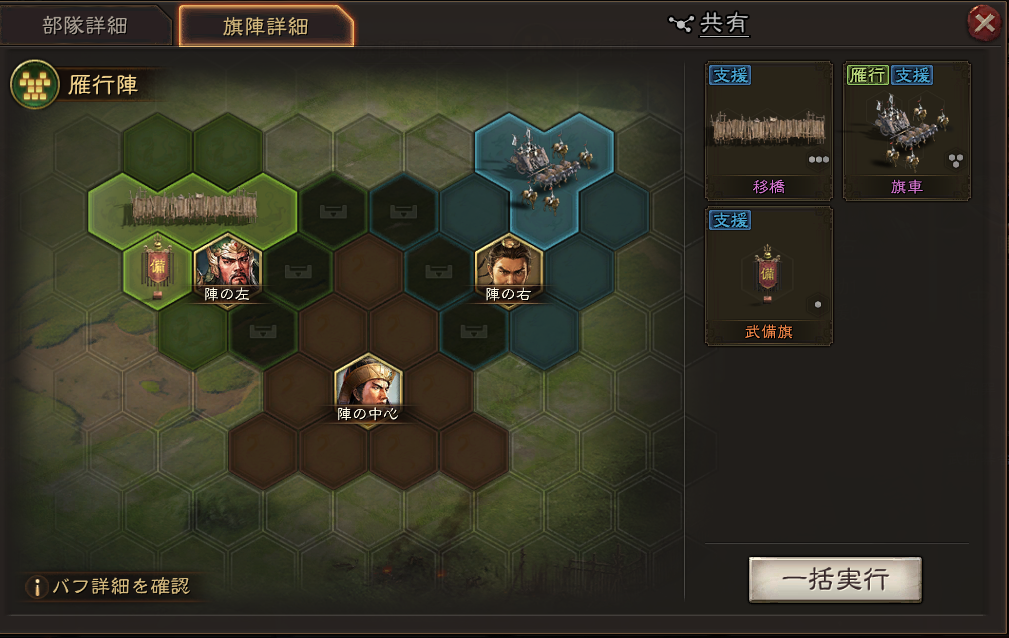Image resolution: width=1009 pixels, height=638 pixels.
Task: Choose the 陣の中心 general portrait
Action: click(368, 385)
